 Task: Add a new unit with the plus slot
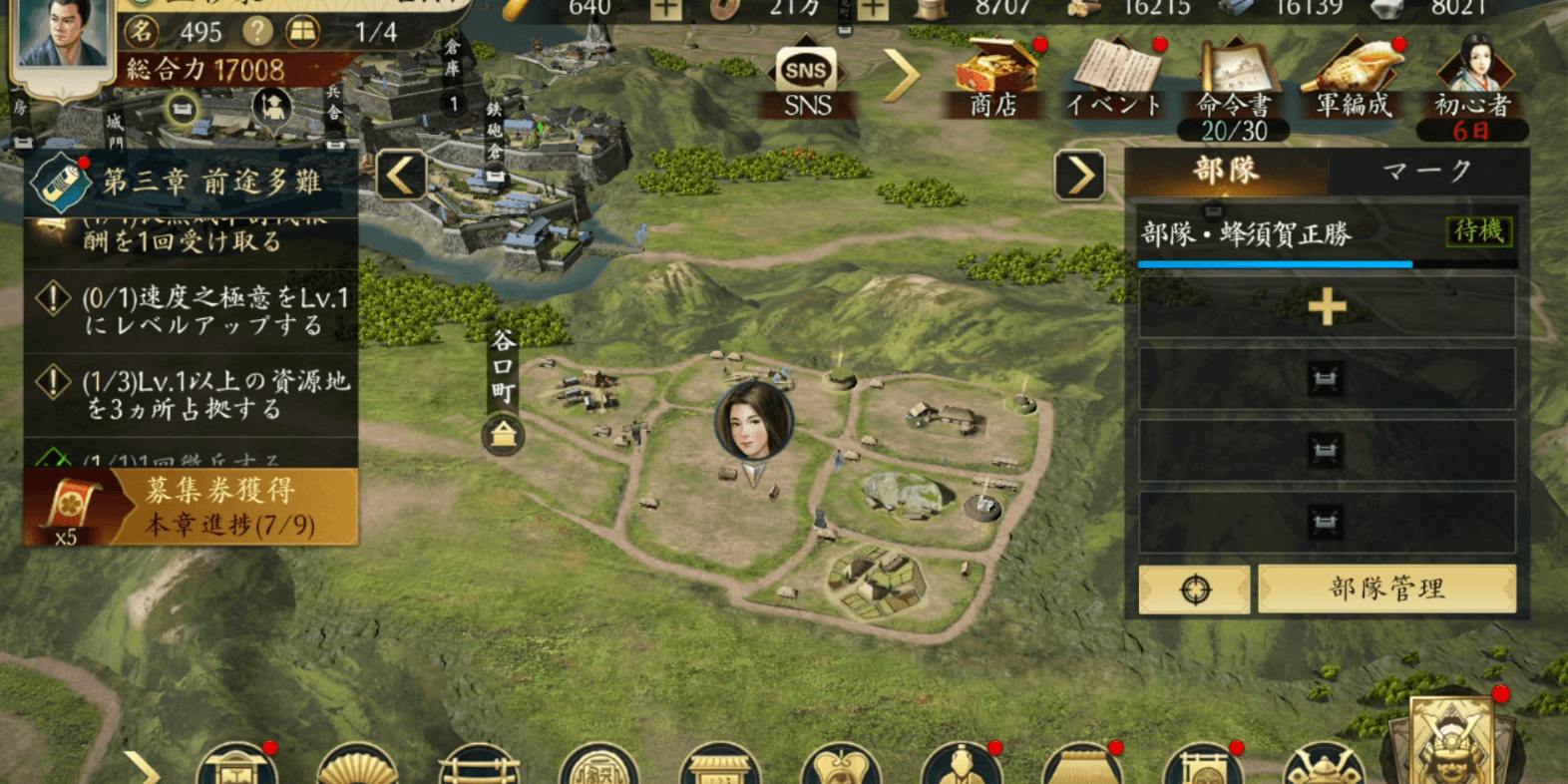click(1327, 307)
